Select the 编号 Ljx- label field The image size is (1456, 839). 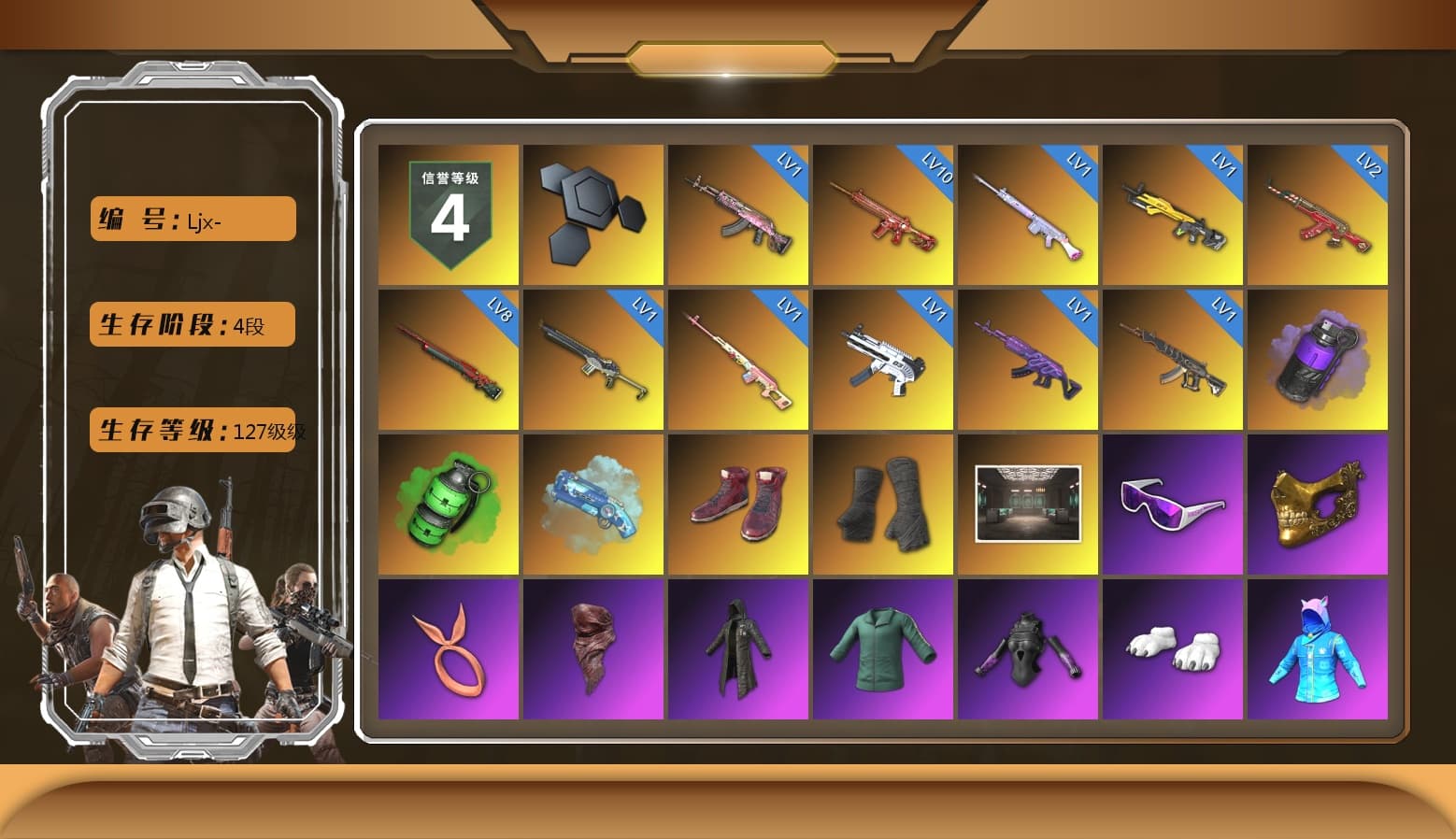[x=192, y=219]
